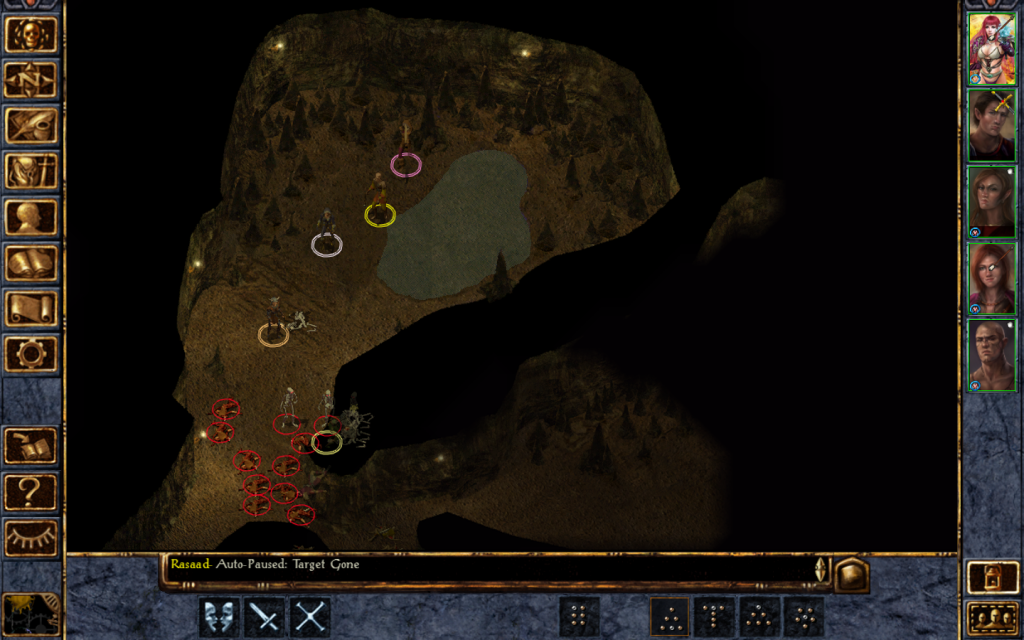Expand the dialogue log with the gem button
Image resolution: width=1024 pixels, height=640 pixels.
pyautogui.click(x=852, y=574)
